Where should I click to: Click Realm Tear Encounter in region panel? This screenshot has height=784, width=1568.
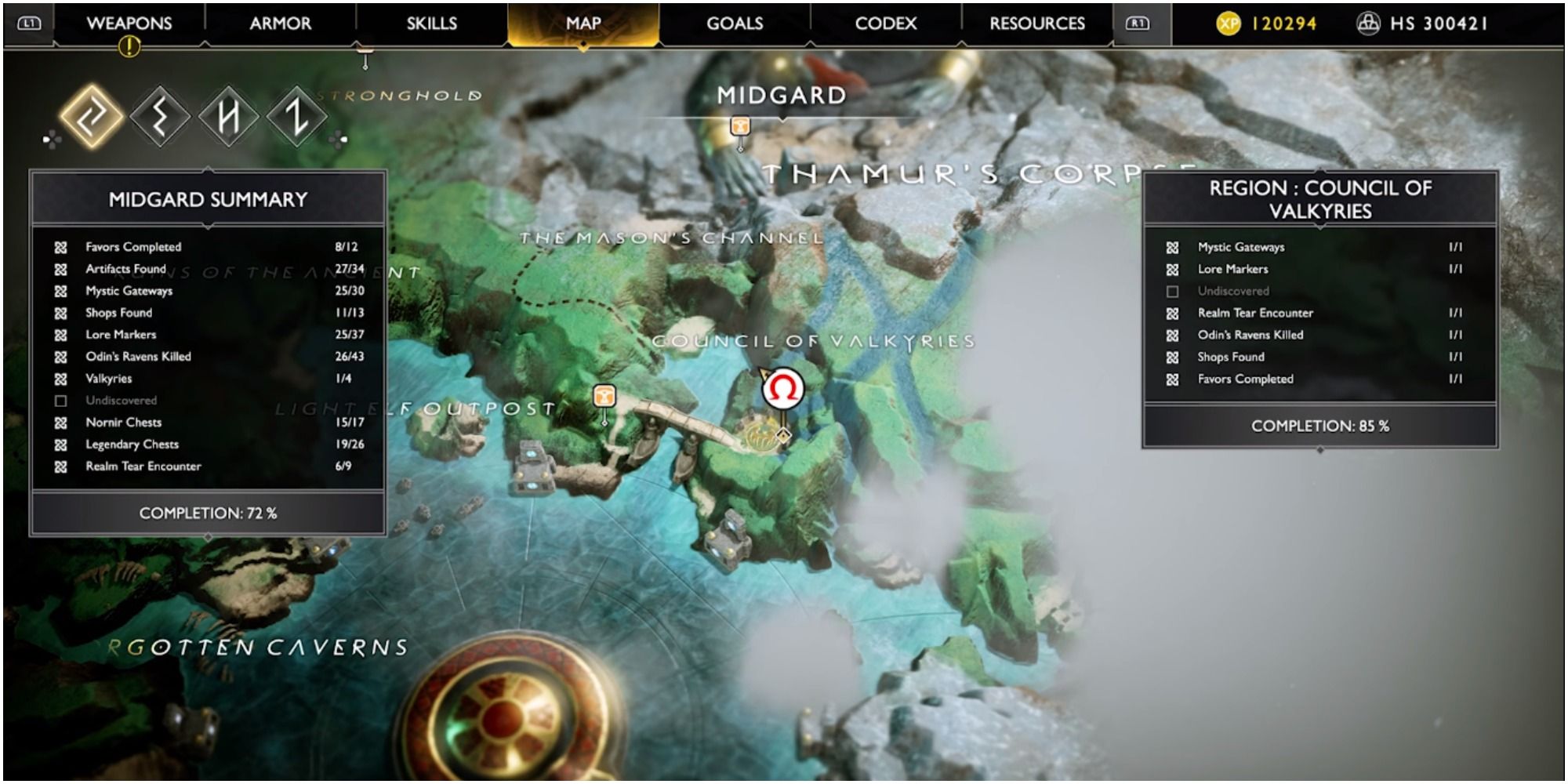click(x=1255, y=313)
